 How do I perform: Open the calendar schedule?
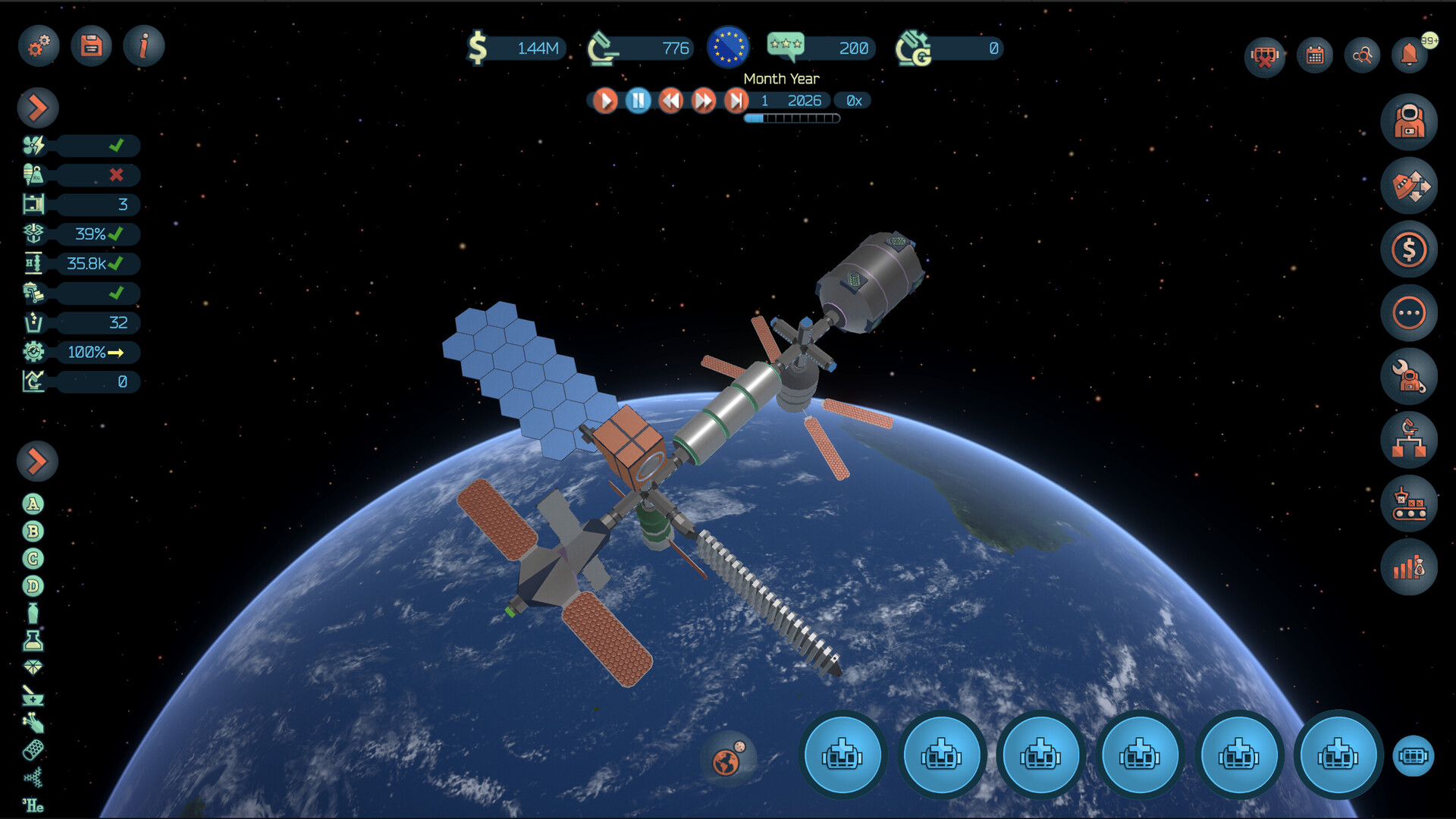(1315, 55)
